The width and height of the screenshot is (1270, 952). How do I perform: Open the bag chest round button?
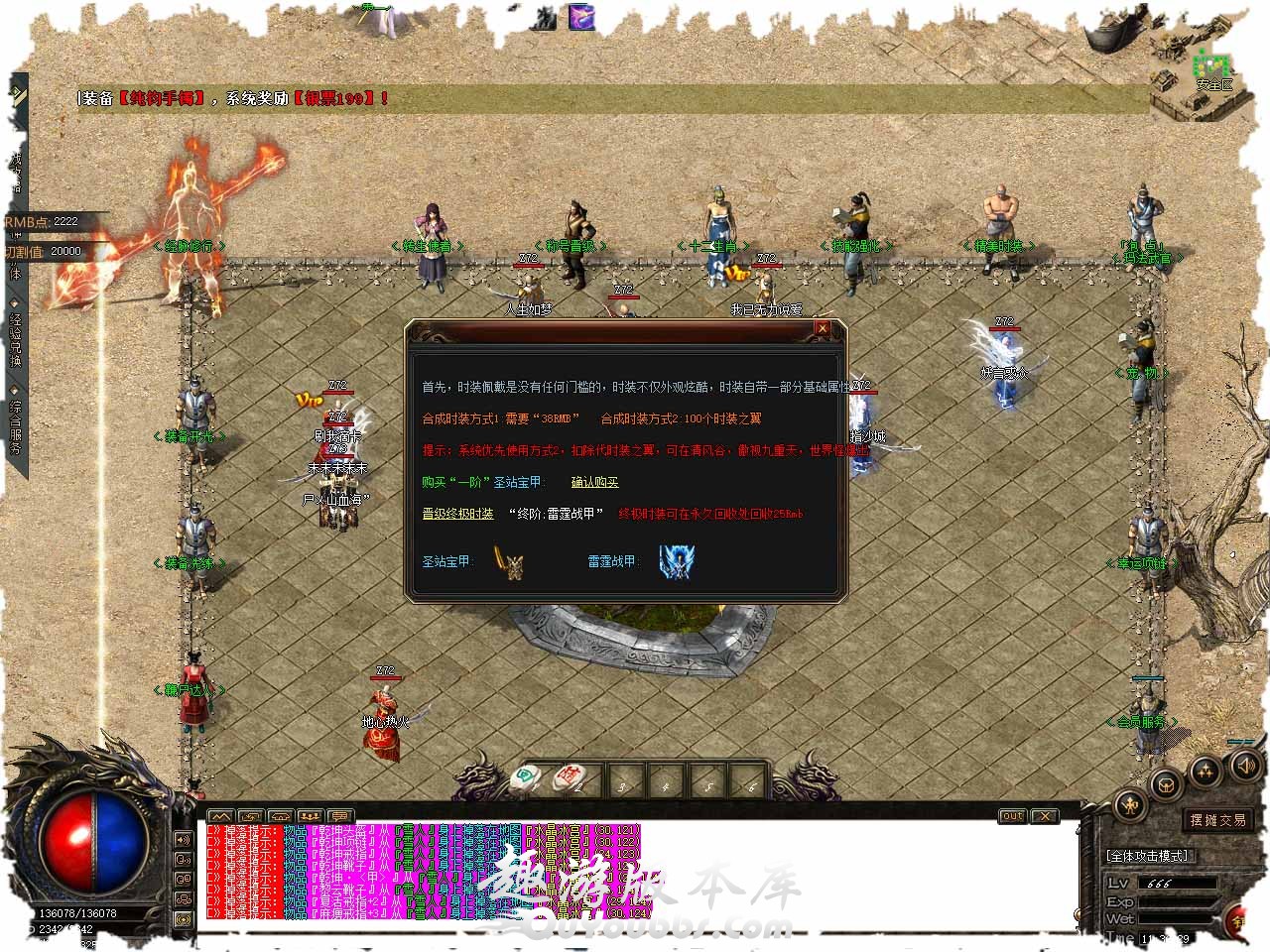click(1167, 784)
